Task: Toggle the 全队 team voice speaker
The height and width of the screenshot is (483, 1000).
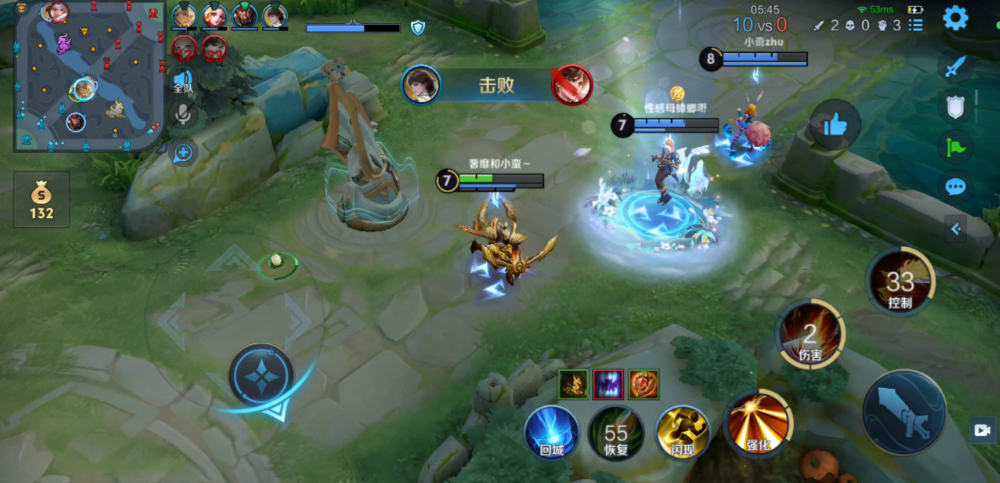Action: click(x=183, y=82)
